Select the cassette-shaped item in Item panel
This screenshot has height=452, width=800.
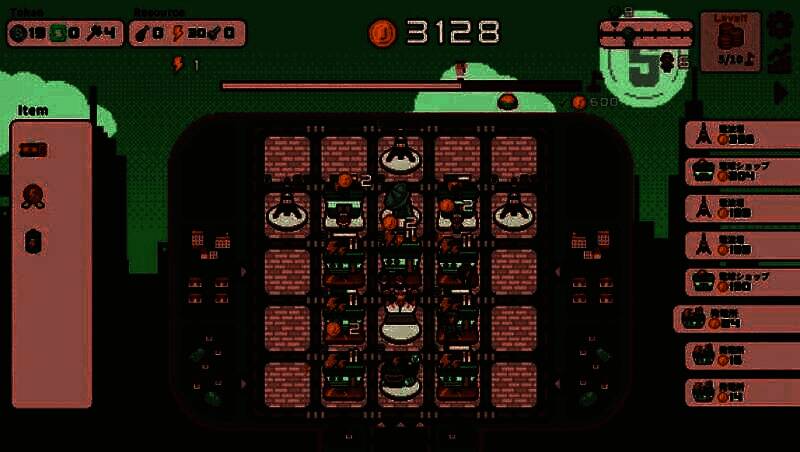33,149
